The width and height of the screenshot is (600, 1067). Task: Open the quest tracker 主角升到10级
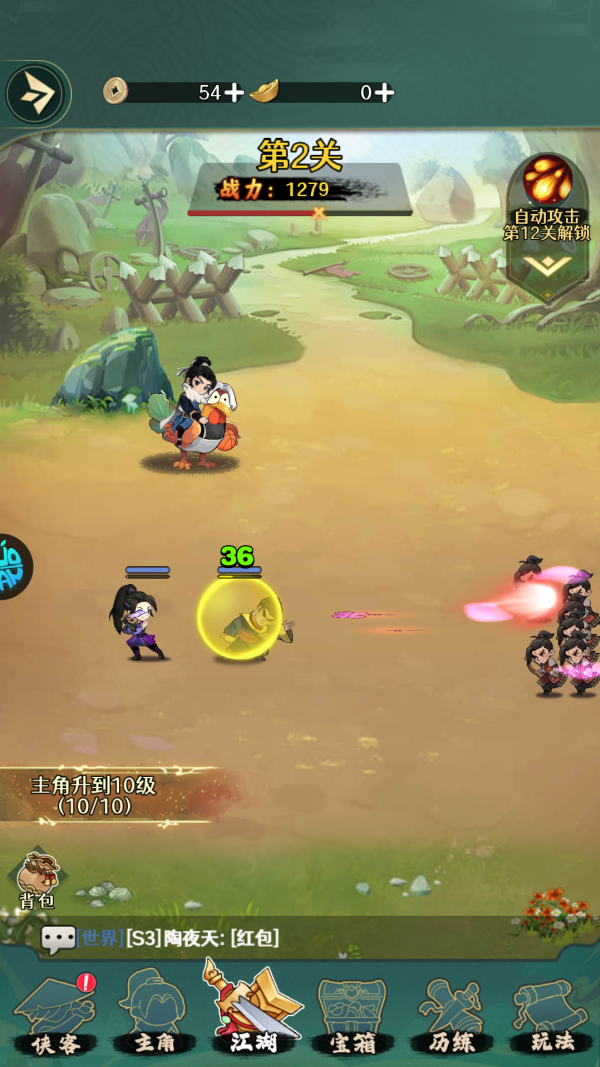(95, 796)
